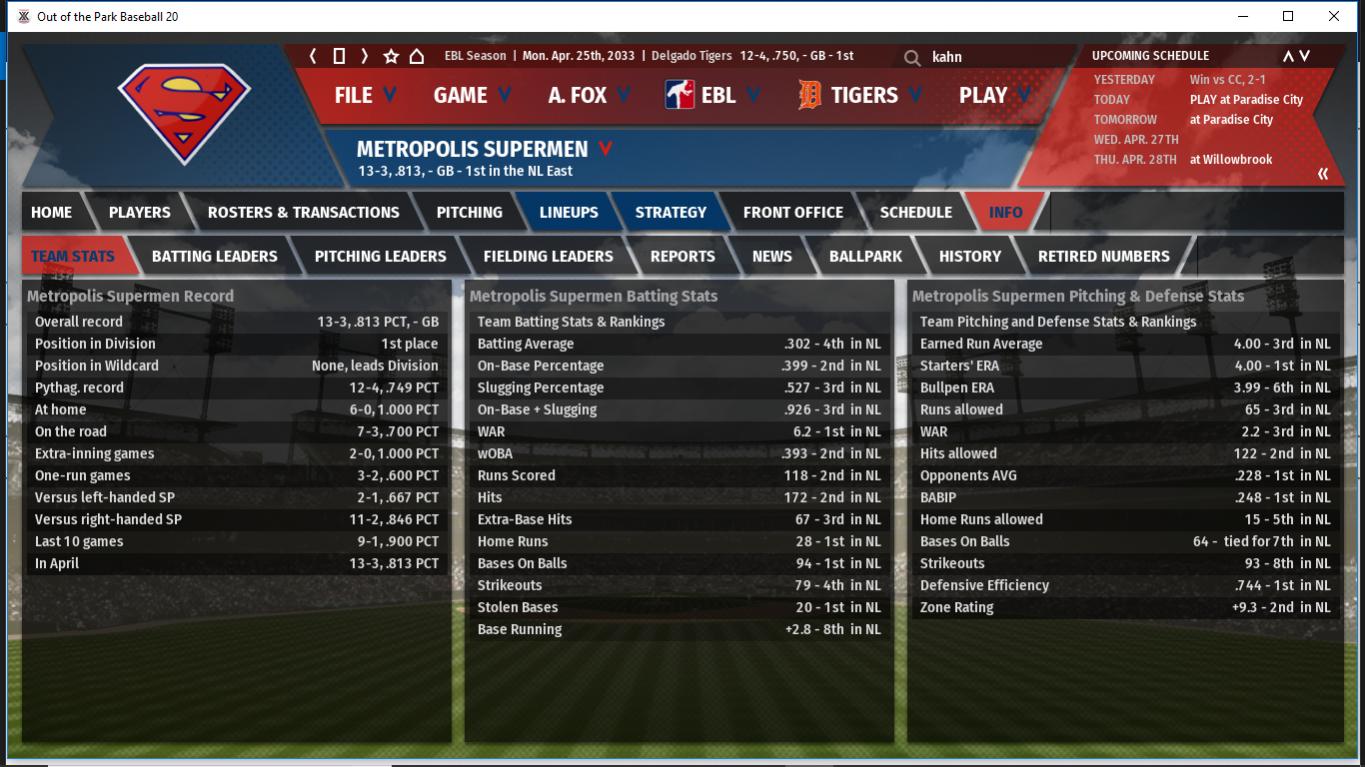
Task: Switch to the PLAYERS tab
Action: click(x=139, y=212)
